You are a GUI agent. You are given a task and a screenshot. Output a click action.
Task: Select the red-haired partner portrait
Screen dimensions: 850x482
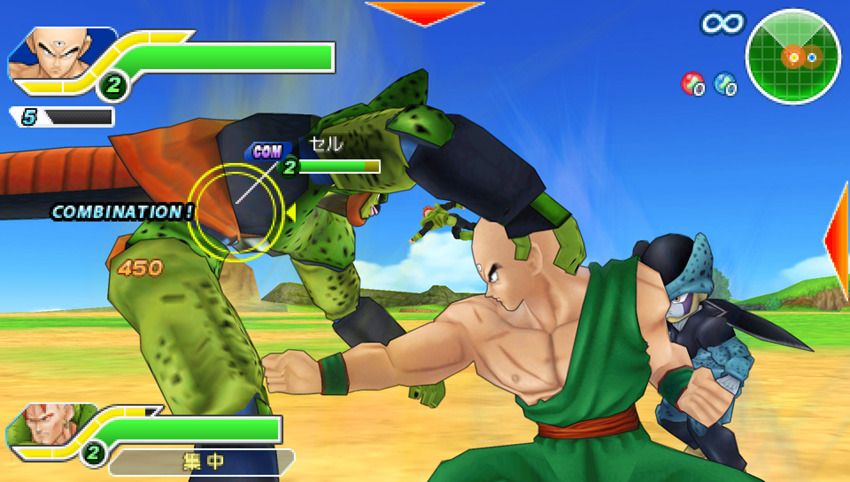[40, 430]
